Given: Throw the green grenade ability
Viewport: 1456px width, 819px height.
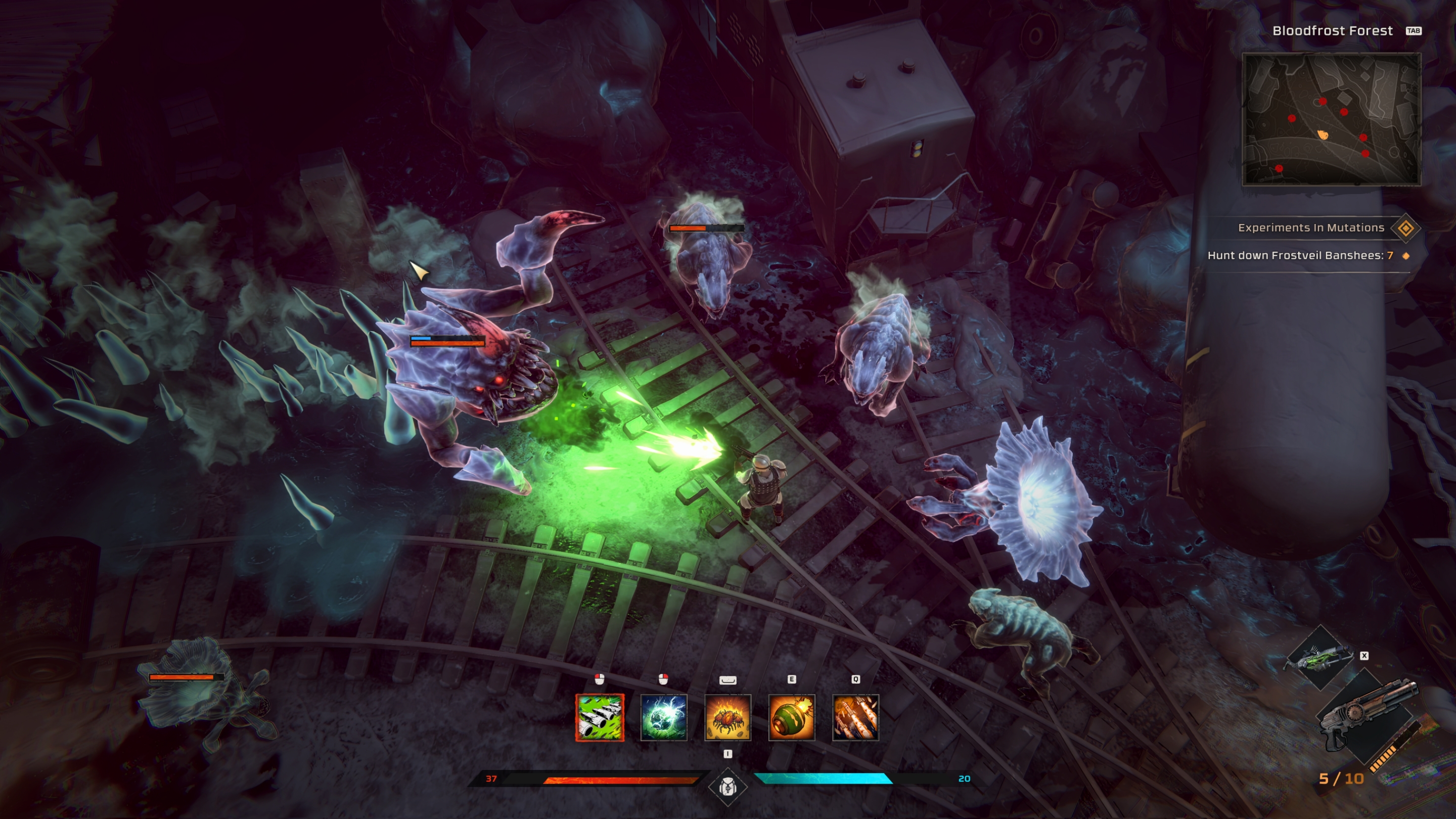Looking at the screenshot, I should tap(791, 717).
